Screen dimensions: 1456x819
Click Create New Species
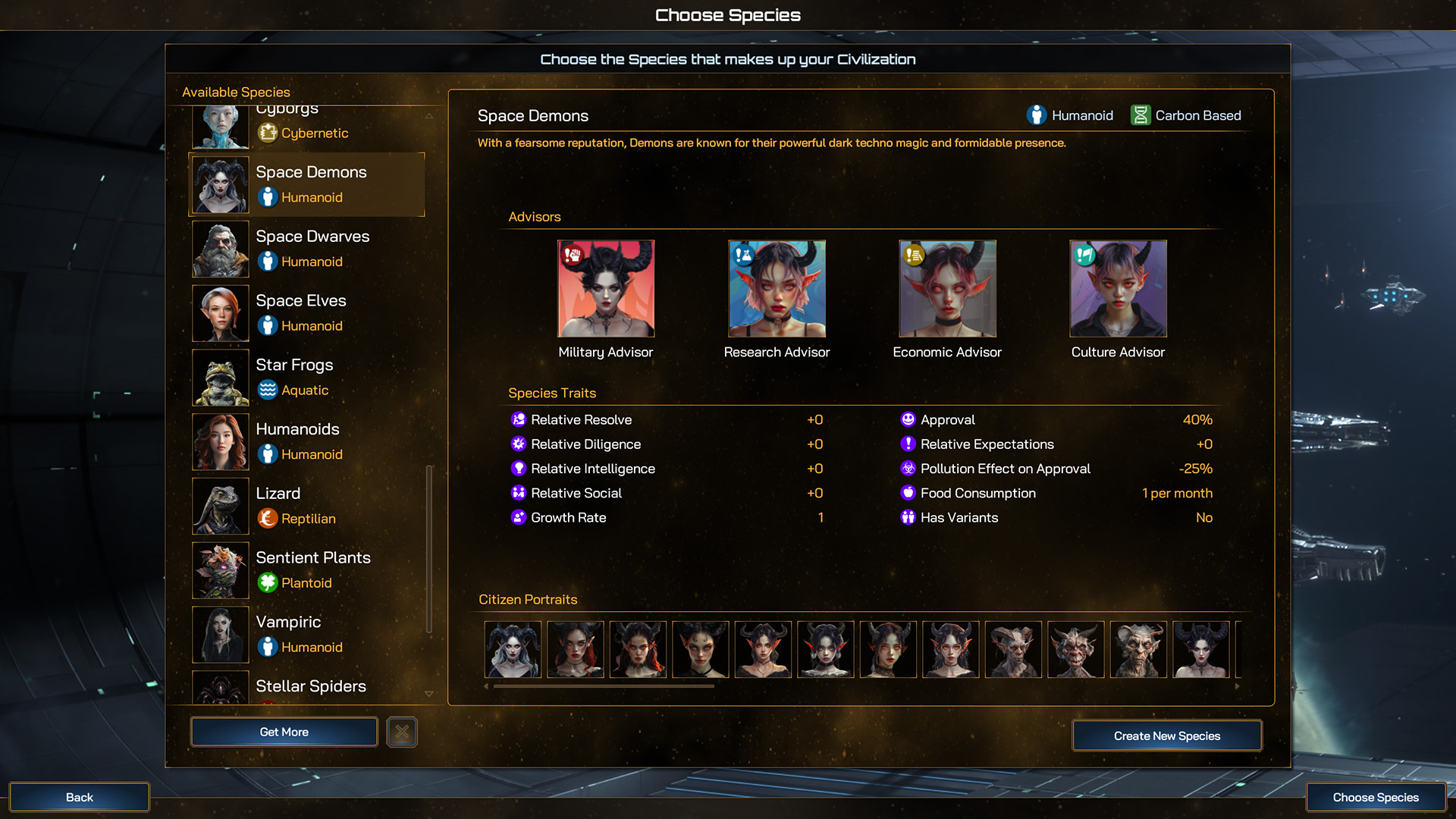tap(1166, 735)
